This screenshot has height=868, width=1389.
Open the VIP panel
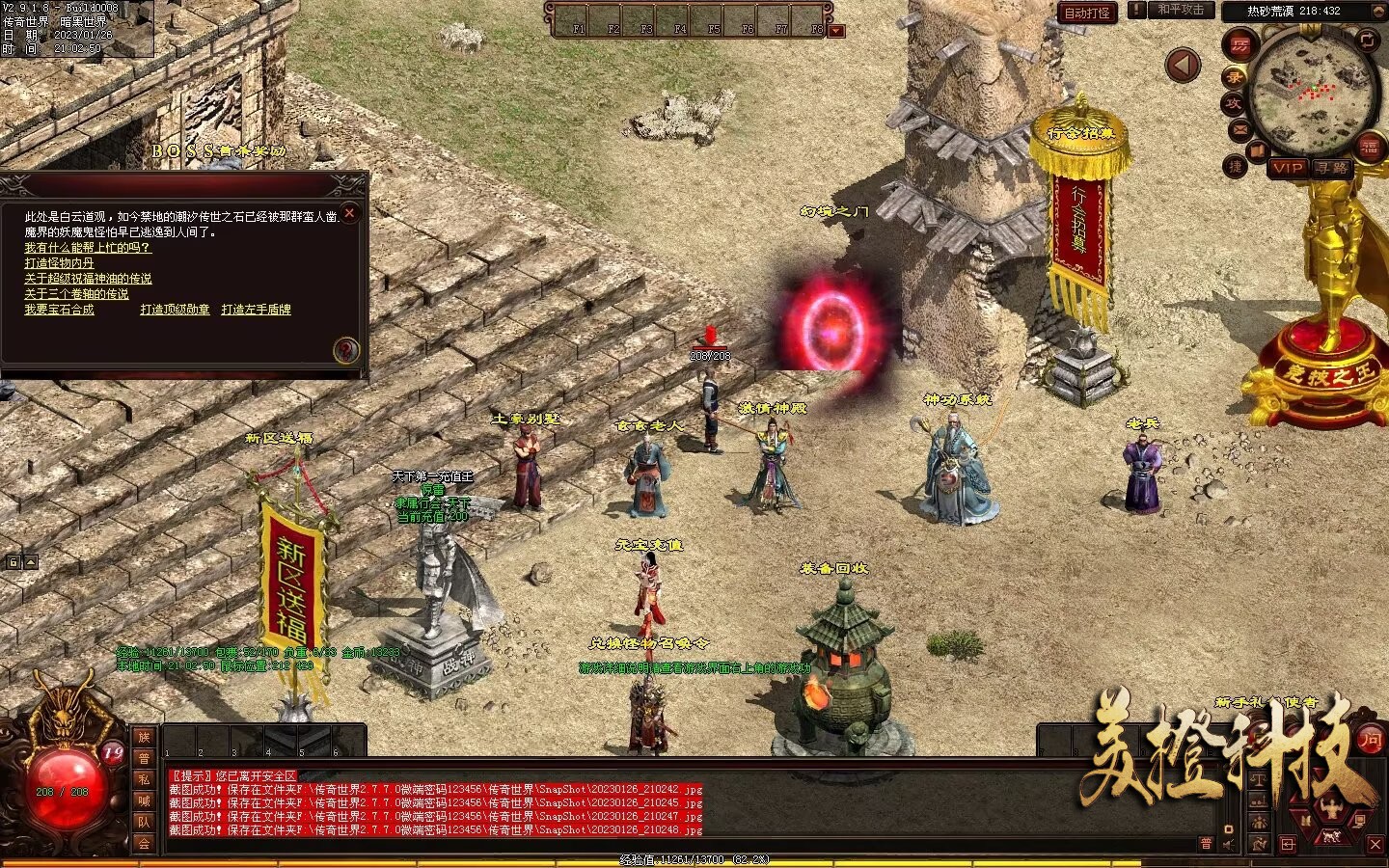coord(1287,168)
